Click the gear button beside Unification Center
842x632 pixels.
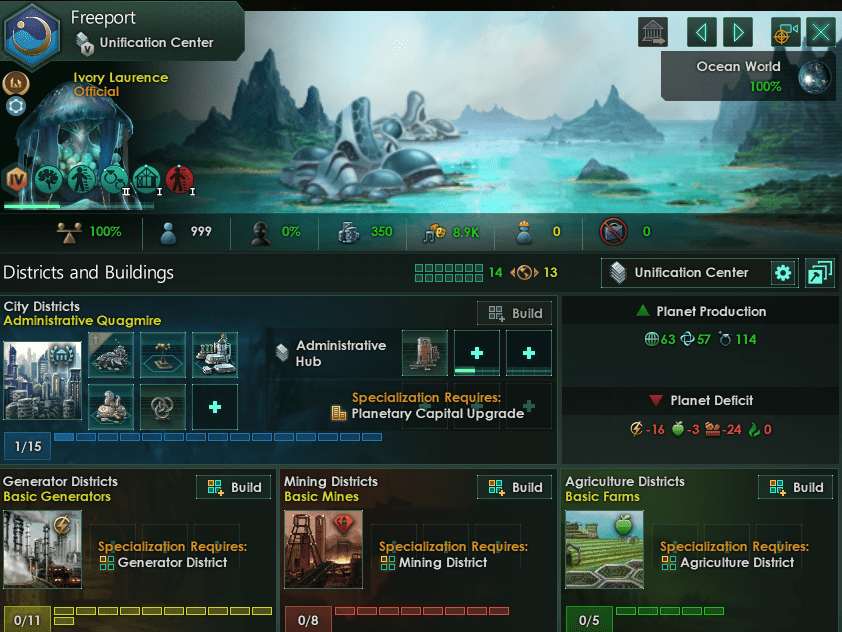pos(783,272)
